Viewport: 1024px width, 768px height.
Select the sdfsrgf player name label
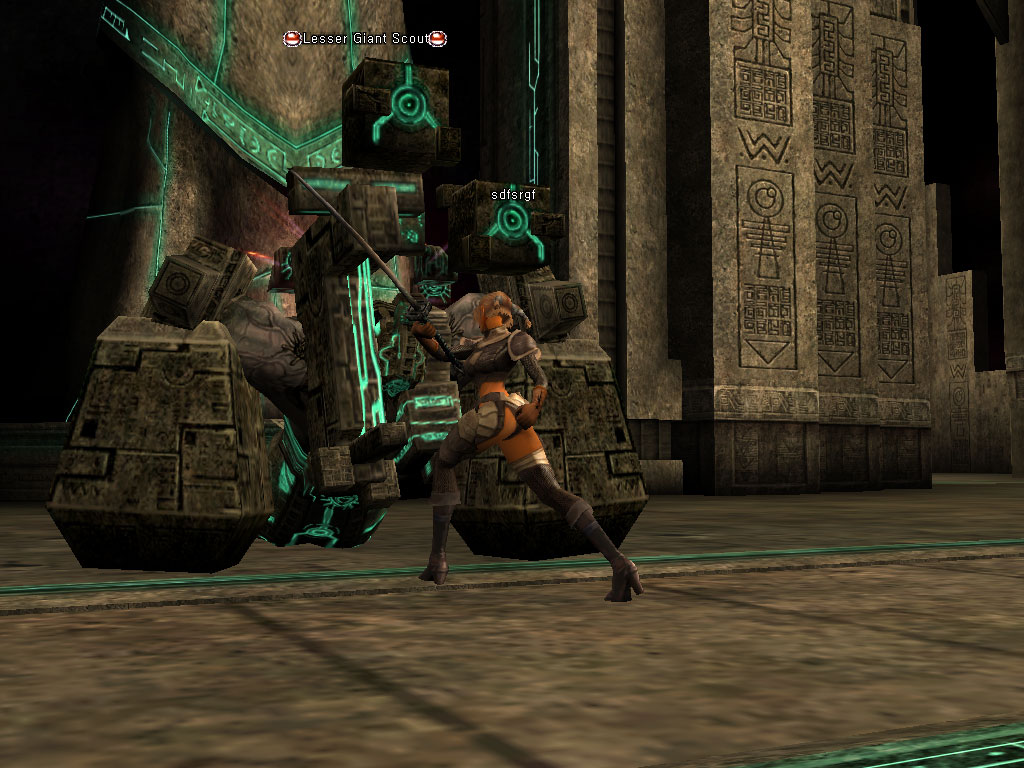tap(520, 195)
